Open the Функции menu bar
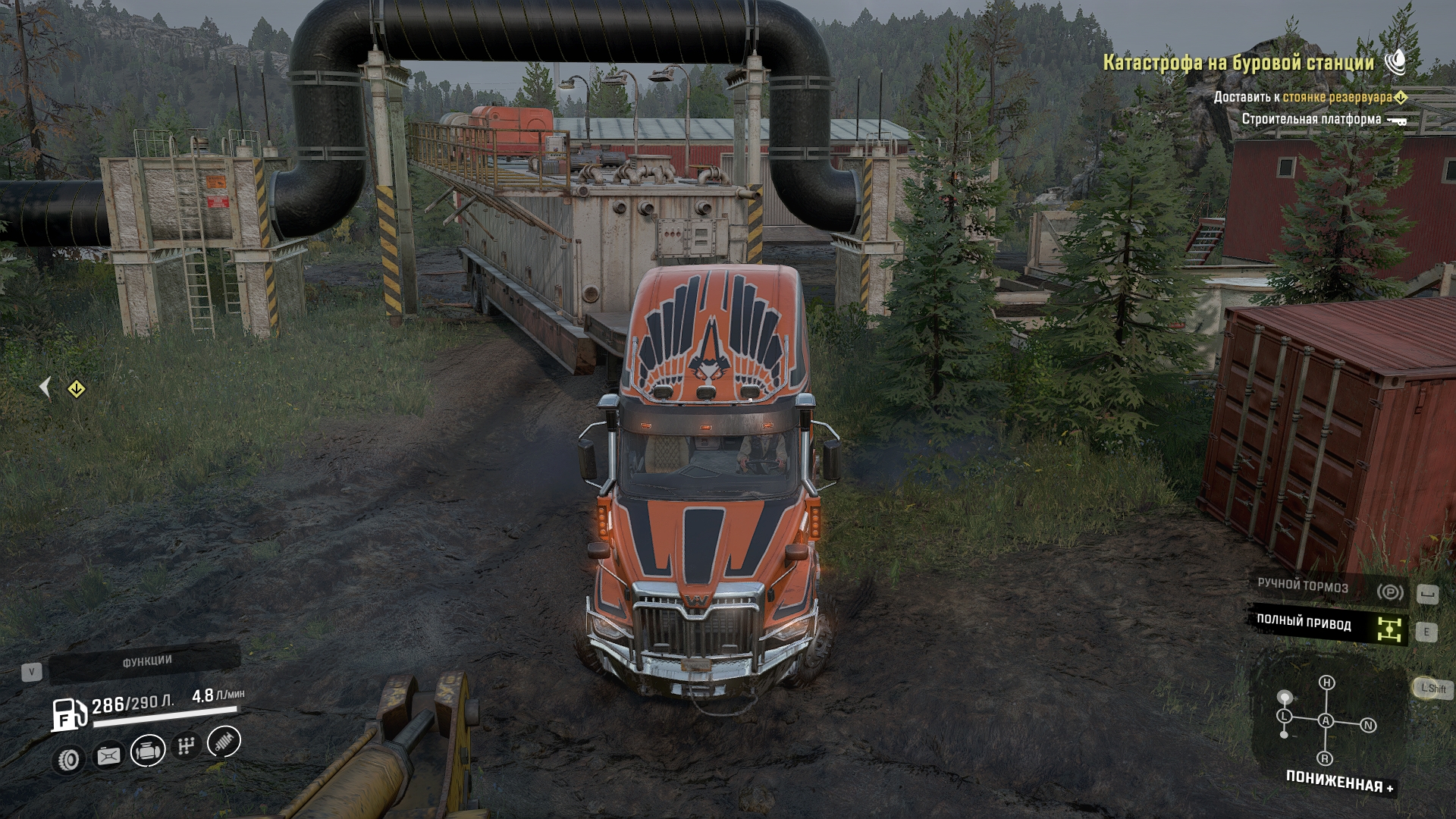 tap(145, 662)
